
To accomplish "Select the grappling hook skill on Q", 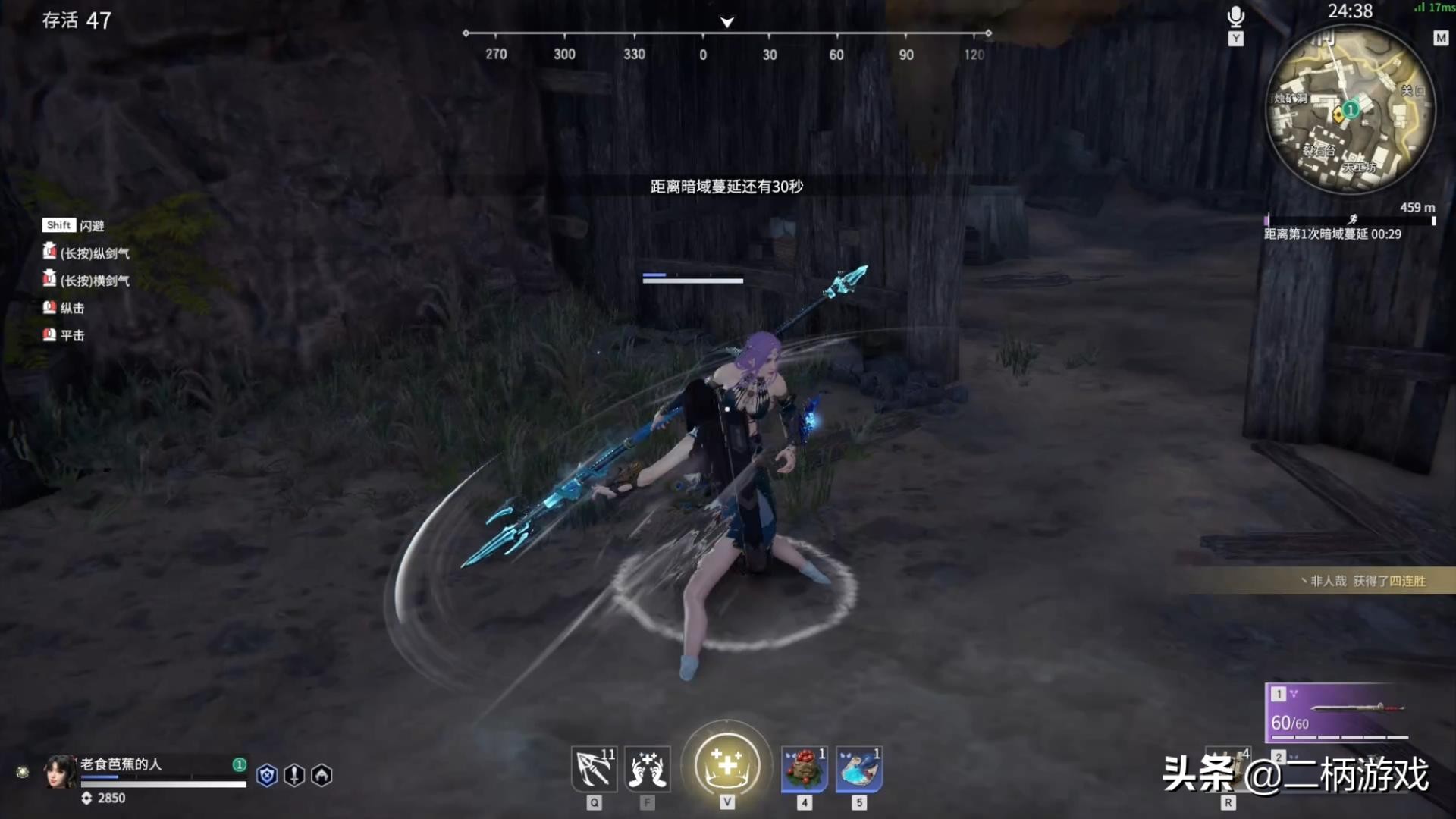I will [595, 770].
